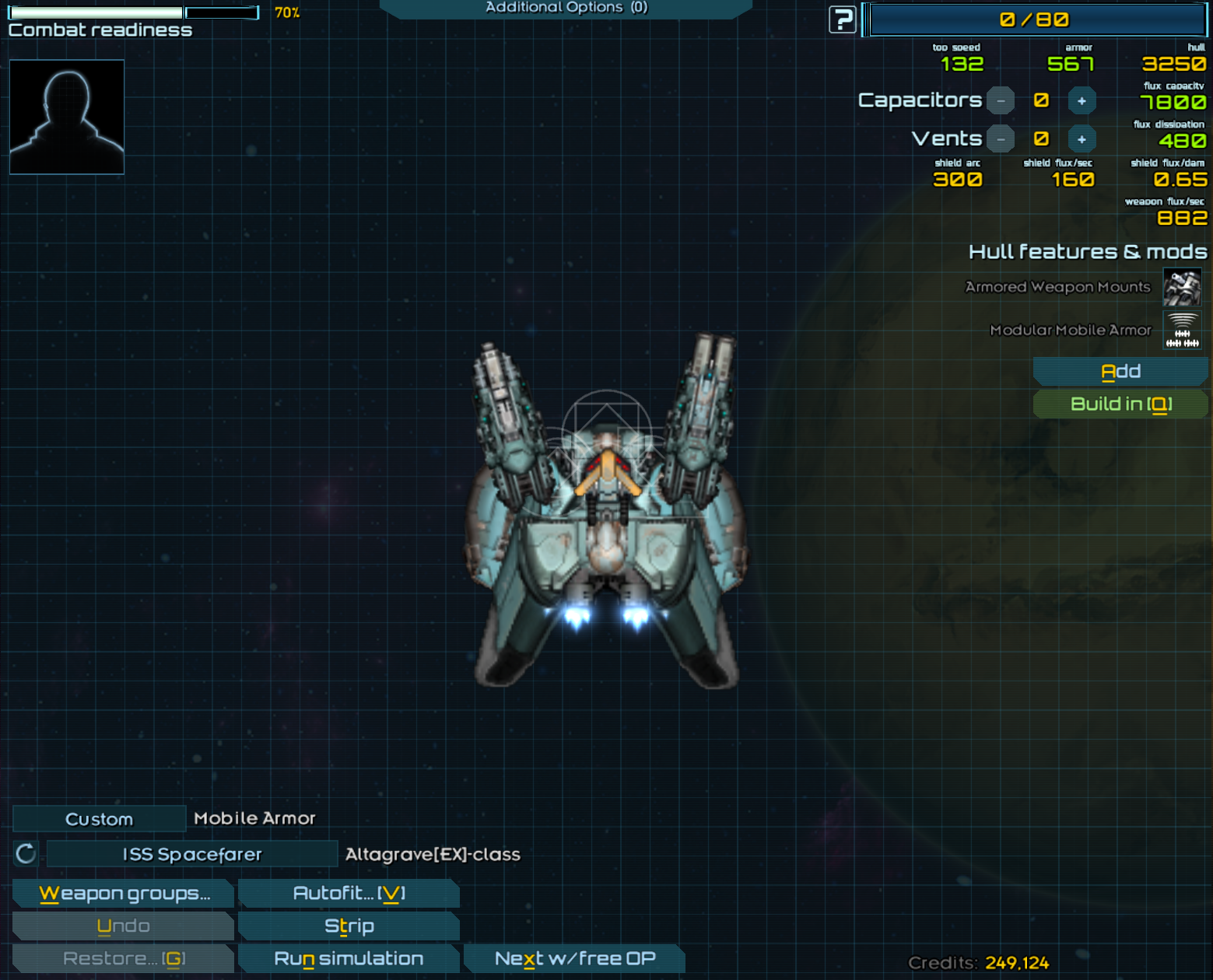The width and height of the screenshot is (1213, 980).
Task: Open Weapon groups
Action: click(124, 893)
